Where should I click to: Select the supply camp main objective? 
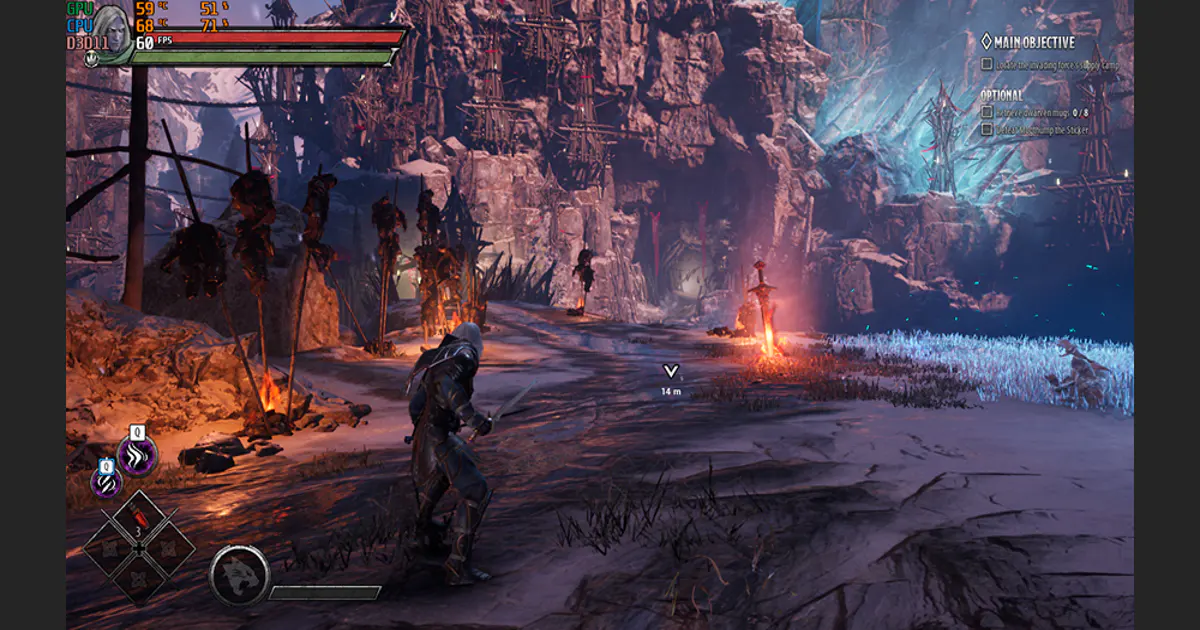tap(1049, 65)
